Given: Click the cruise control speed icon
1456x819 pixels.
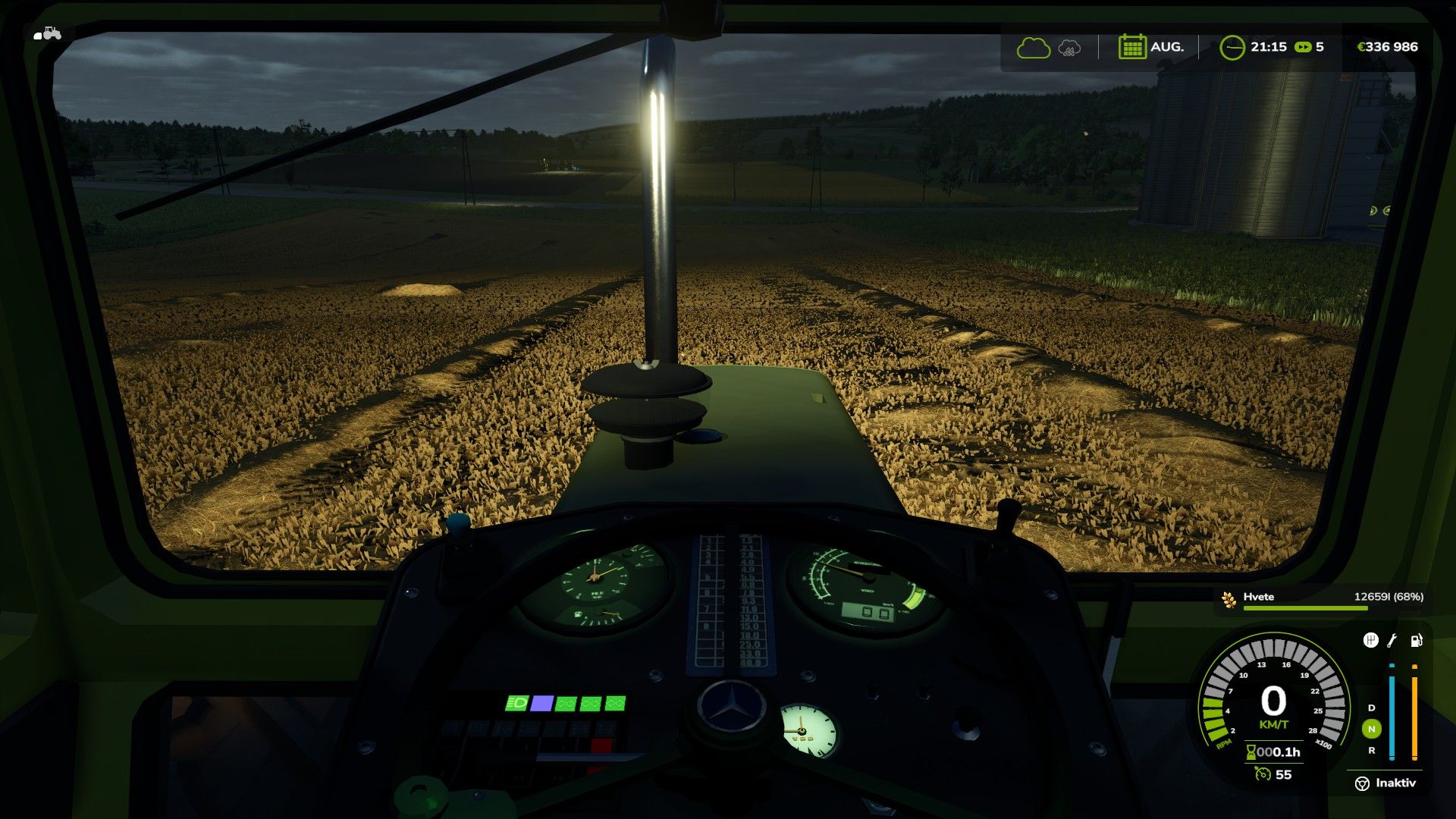Looking at the screenshot, I should 1262,774.
